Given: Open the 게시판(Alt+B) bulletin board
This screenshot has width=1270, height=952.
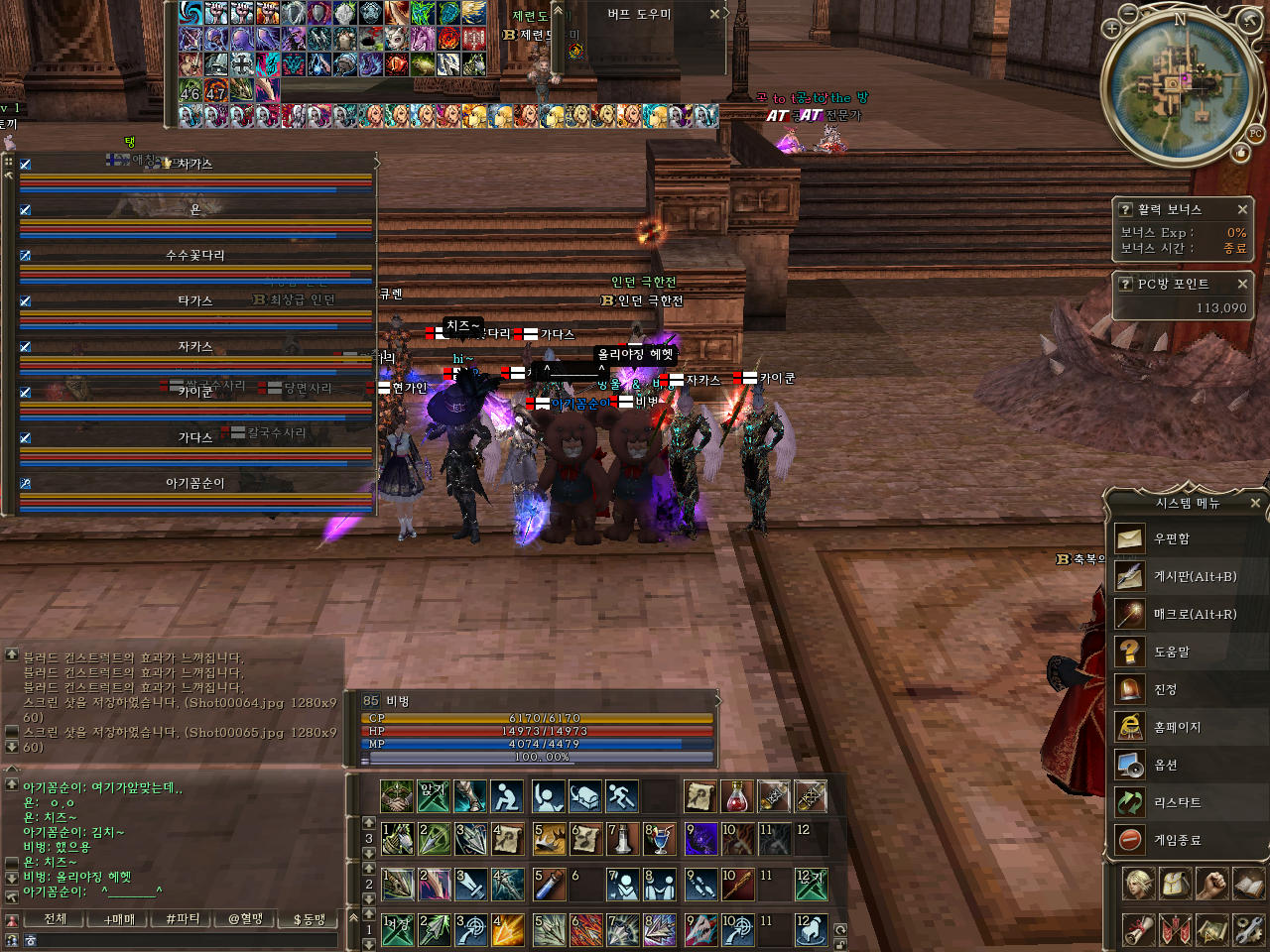Looking at the screenshot, I should click(x=1194, y=576).
